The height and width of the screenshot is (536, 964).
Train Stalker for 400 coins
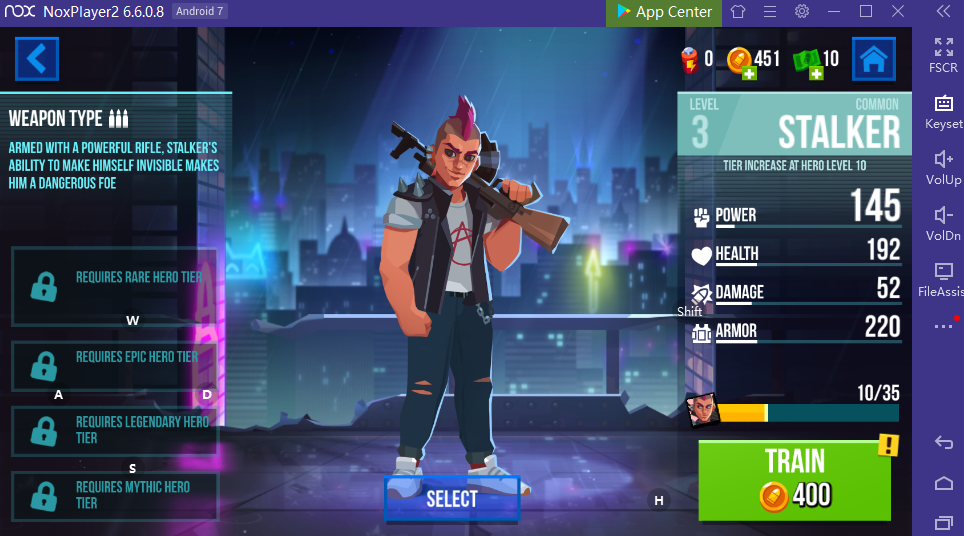tap(794, 480)
